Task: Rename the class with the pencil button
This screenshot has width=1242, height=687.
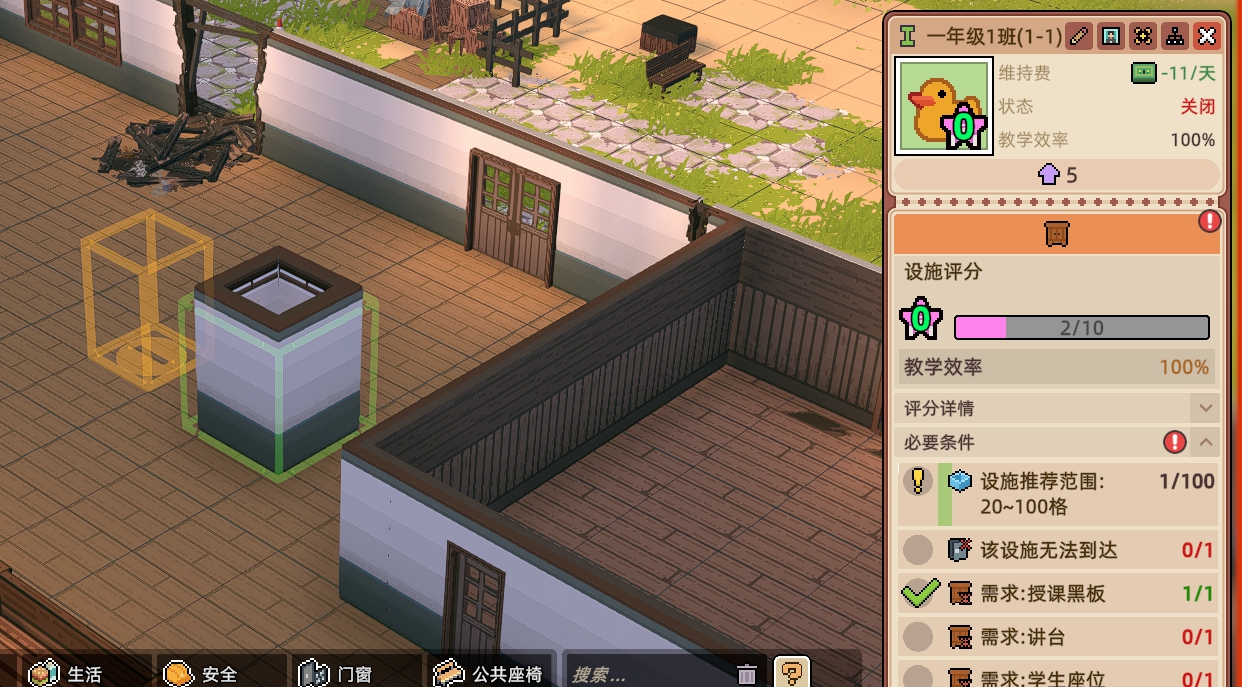Action: (1078, 37)
